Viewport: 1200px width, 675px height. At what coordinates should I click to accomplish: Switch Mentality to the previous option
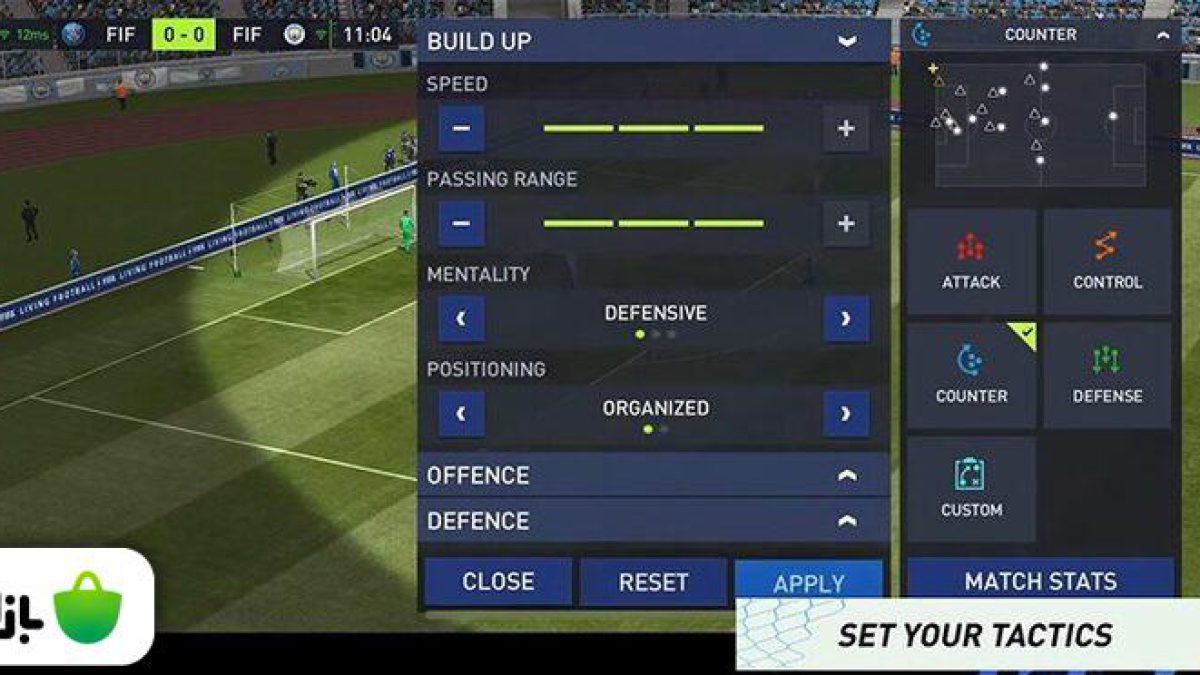(461, 319)
